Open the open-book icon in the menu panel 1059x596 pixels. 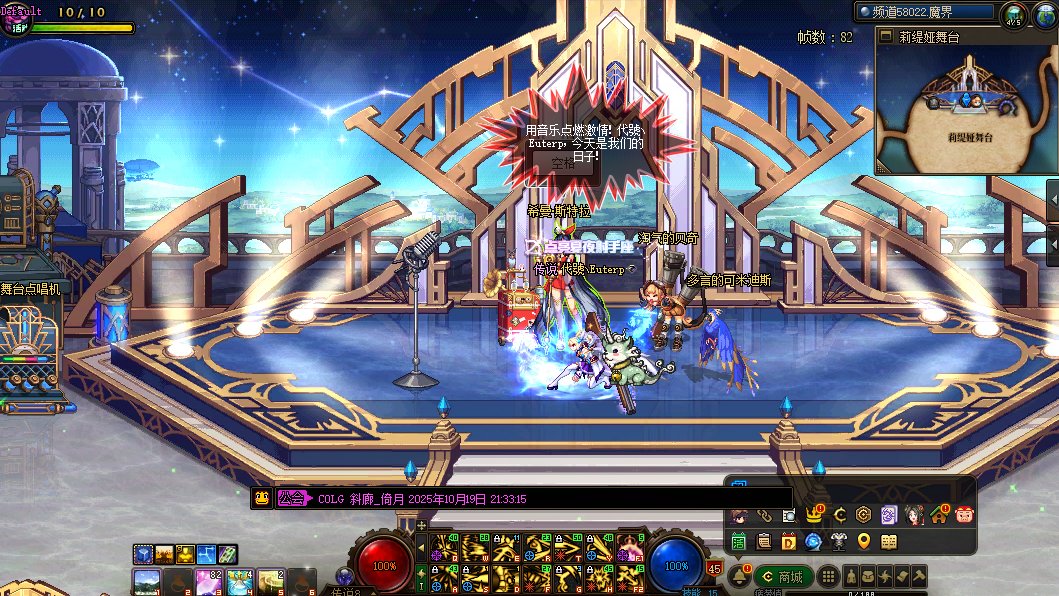pos(889,542)
